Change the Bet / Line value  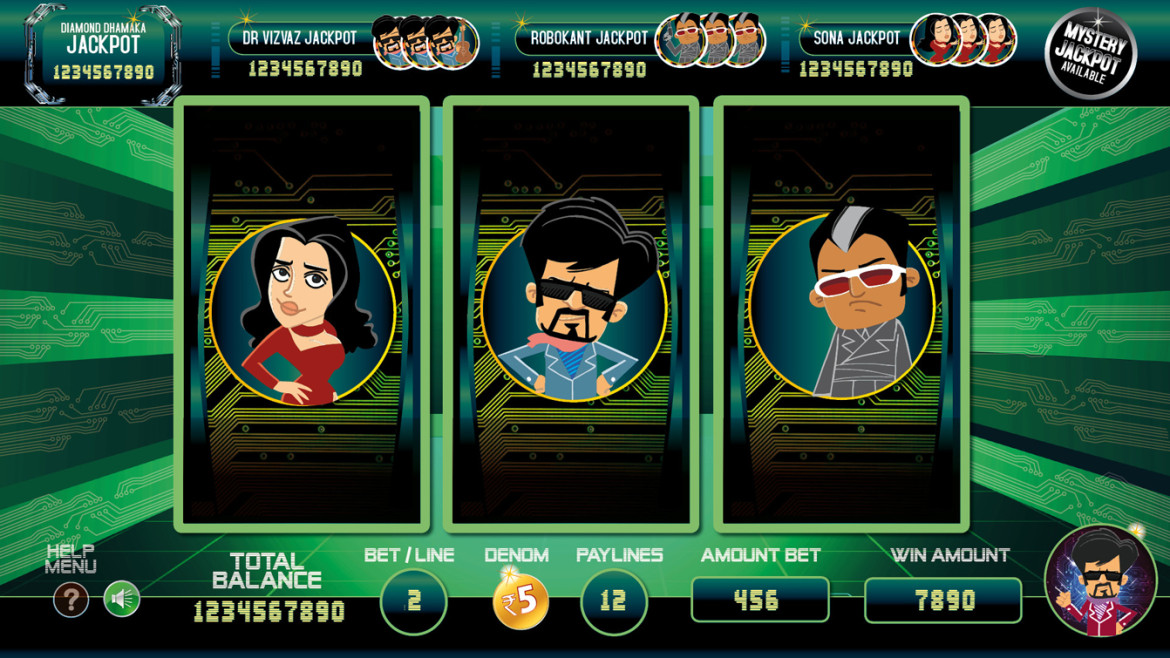tap(413, 601)
